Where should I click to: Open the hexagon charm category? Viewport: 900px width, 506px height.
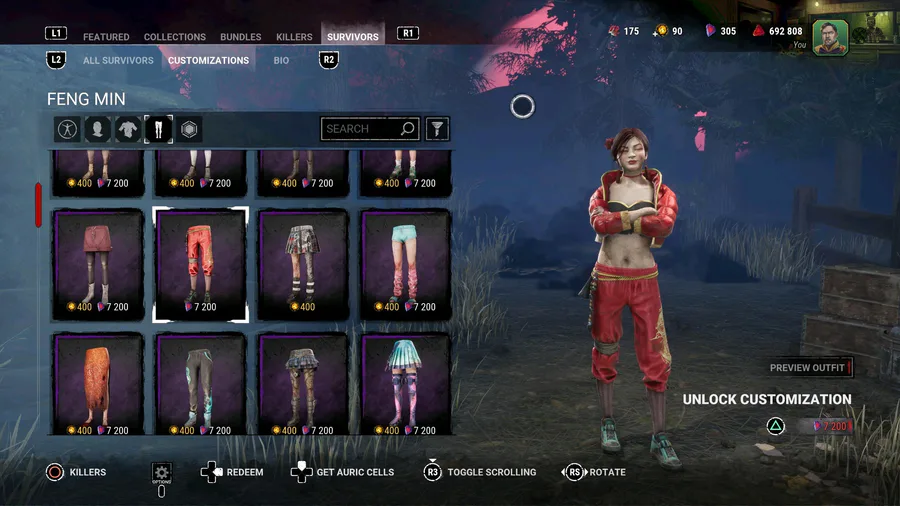pos(189,129)
